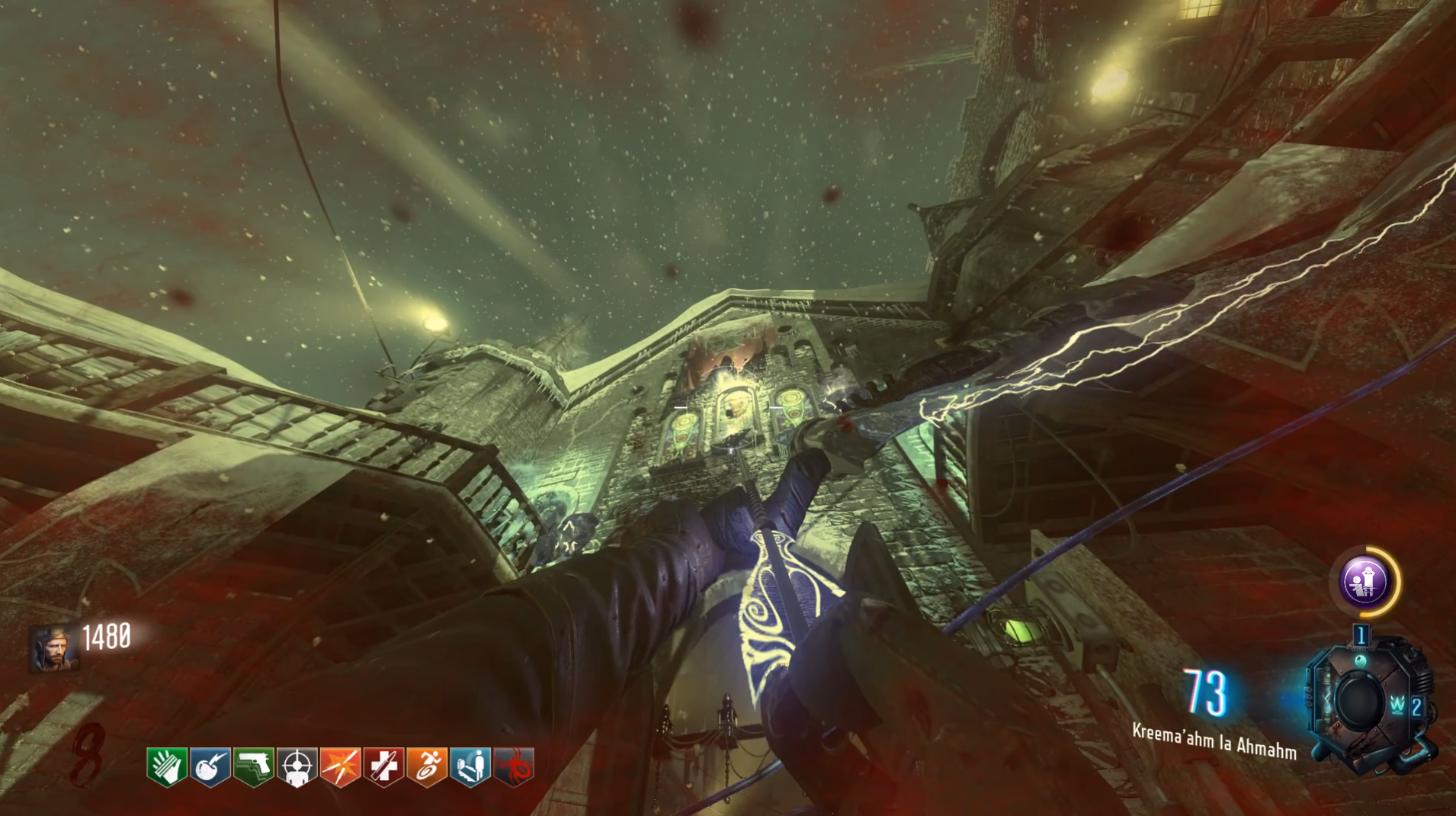
Task: Click the player character portrait
Action: 53,648
